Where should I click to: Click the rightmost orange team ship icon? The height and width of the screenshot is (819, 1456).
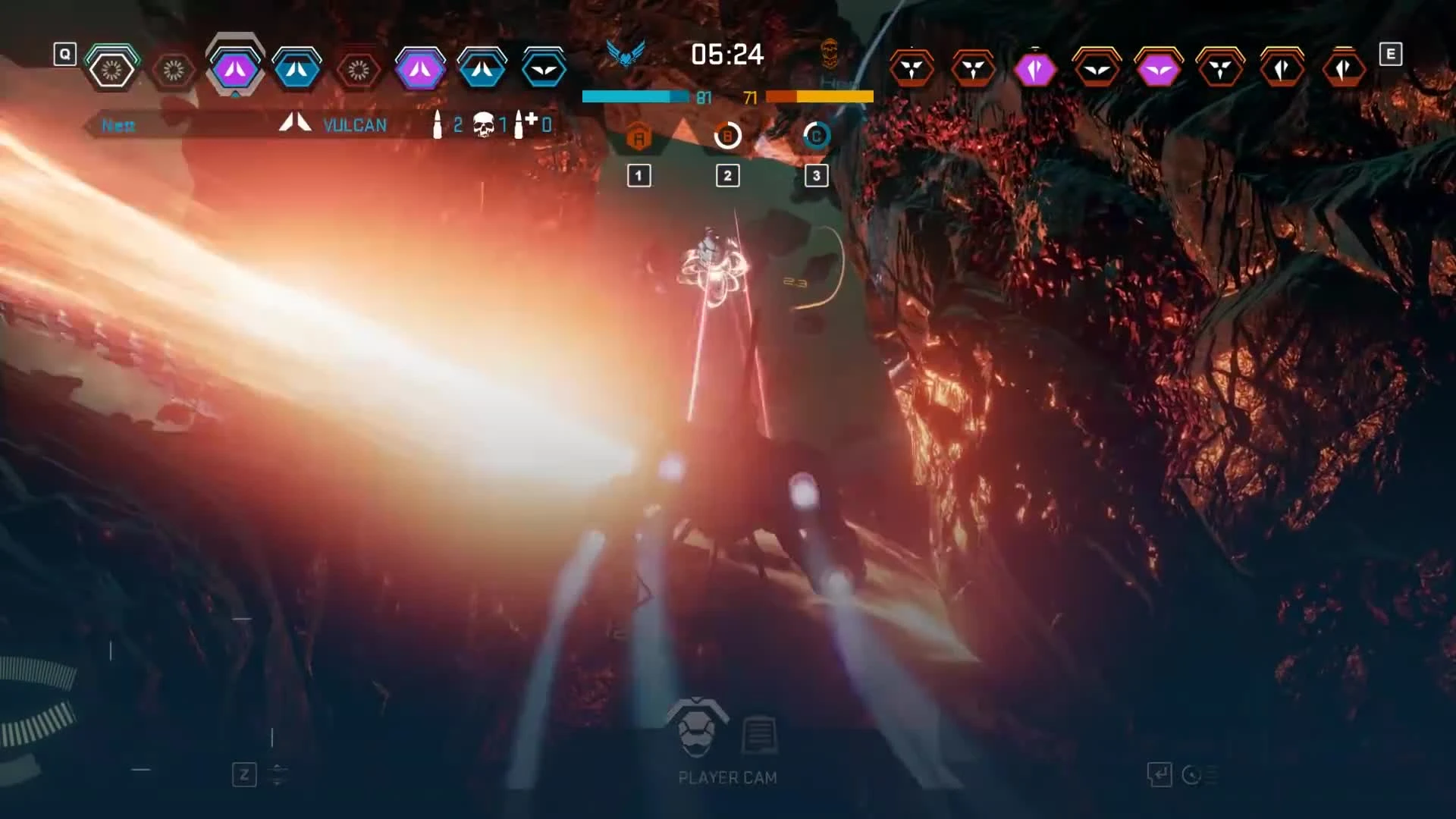pos(1344,67)
